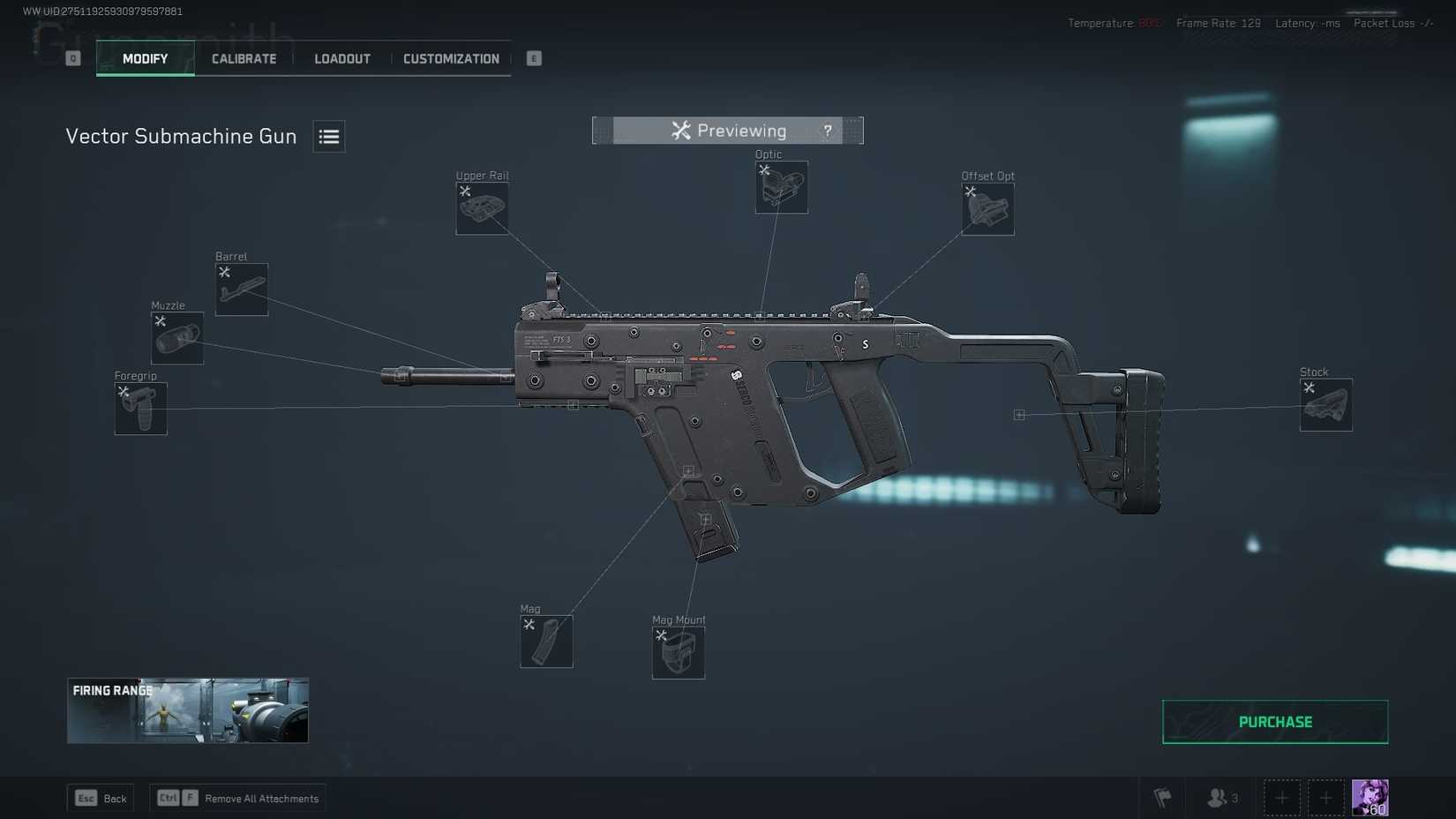Open the Previewing help question mark
The image size is (1456, 819).
[827, 130]
